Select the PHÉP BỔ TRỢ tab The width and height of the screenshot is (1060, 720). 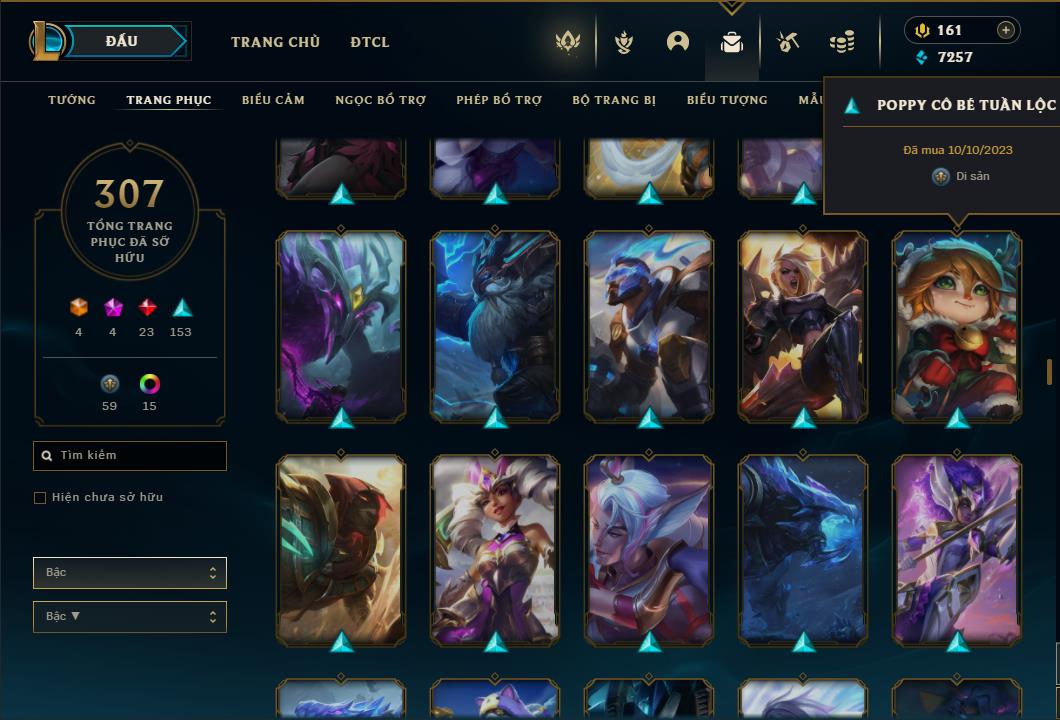tap(499, 100)
